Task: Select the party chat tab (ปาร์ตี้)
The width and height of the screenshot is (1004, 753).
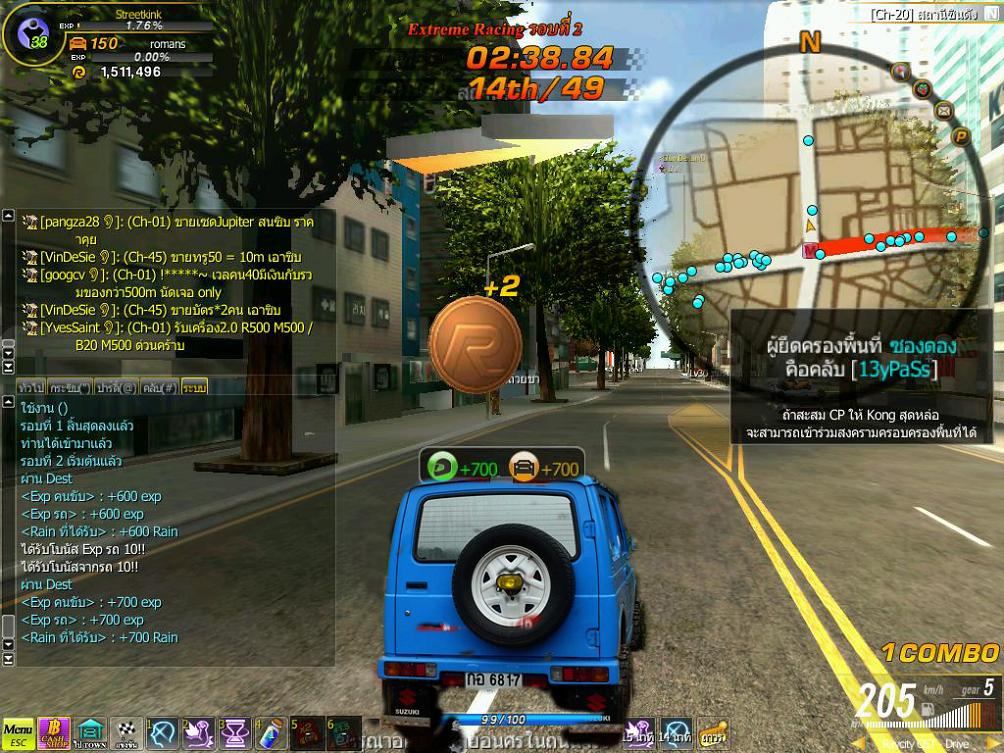Action: 117,386
